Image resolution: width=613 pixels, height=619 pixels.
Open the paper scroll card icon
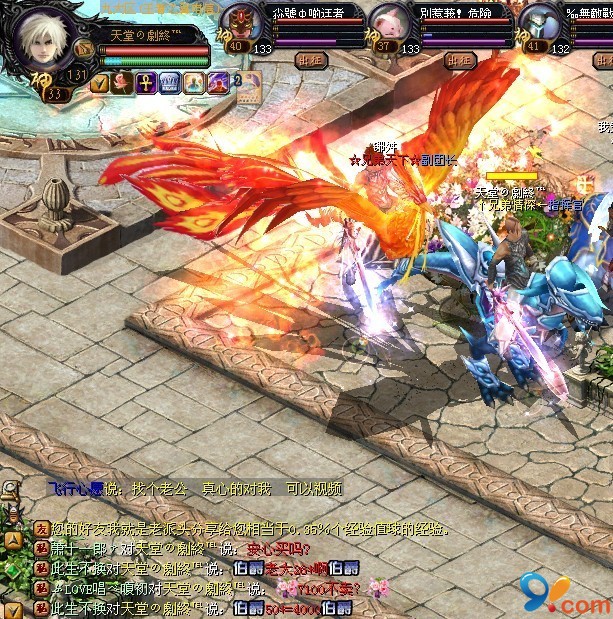coord(247,87)
